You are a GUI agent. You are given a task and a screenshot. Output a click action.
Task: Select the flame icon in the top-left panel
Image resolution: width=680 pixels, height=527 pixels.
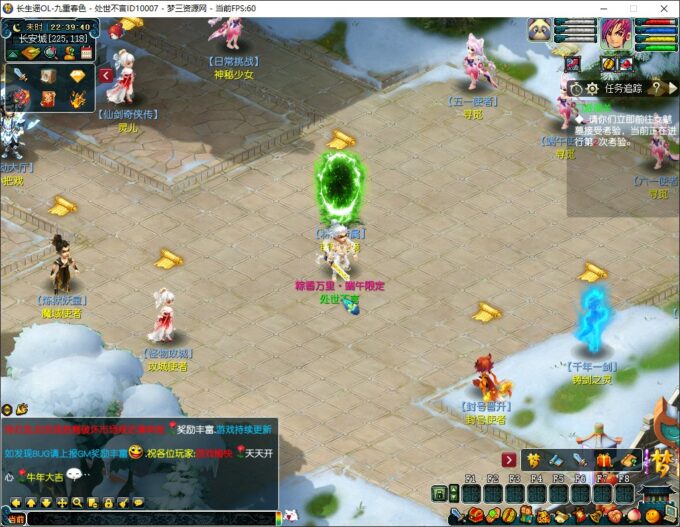pos(78,98)
